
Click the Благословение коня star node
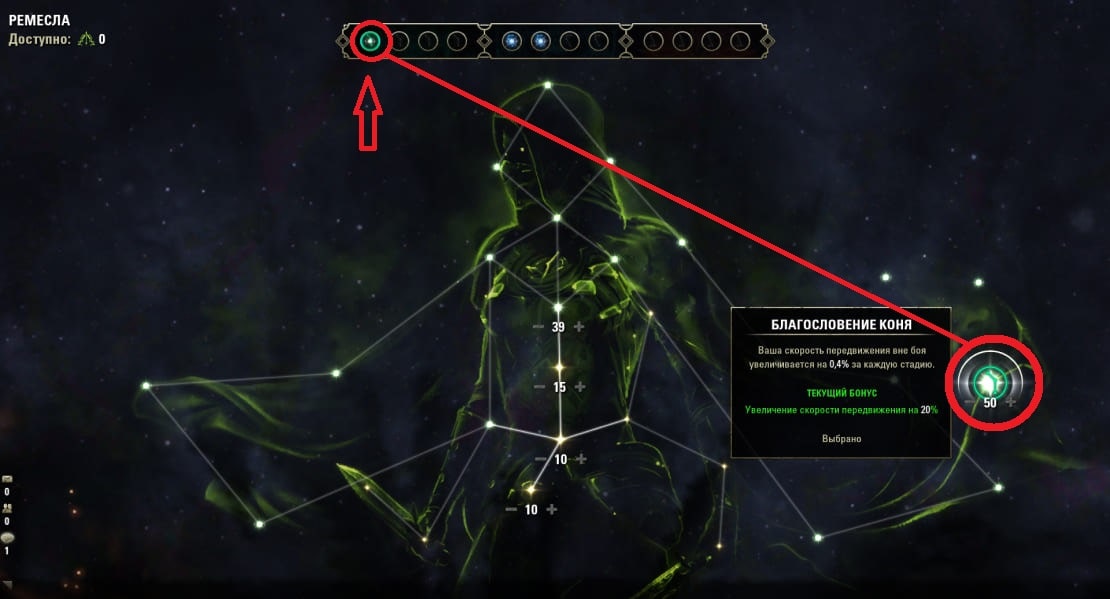989,379
